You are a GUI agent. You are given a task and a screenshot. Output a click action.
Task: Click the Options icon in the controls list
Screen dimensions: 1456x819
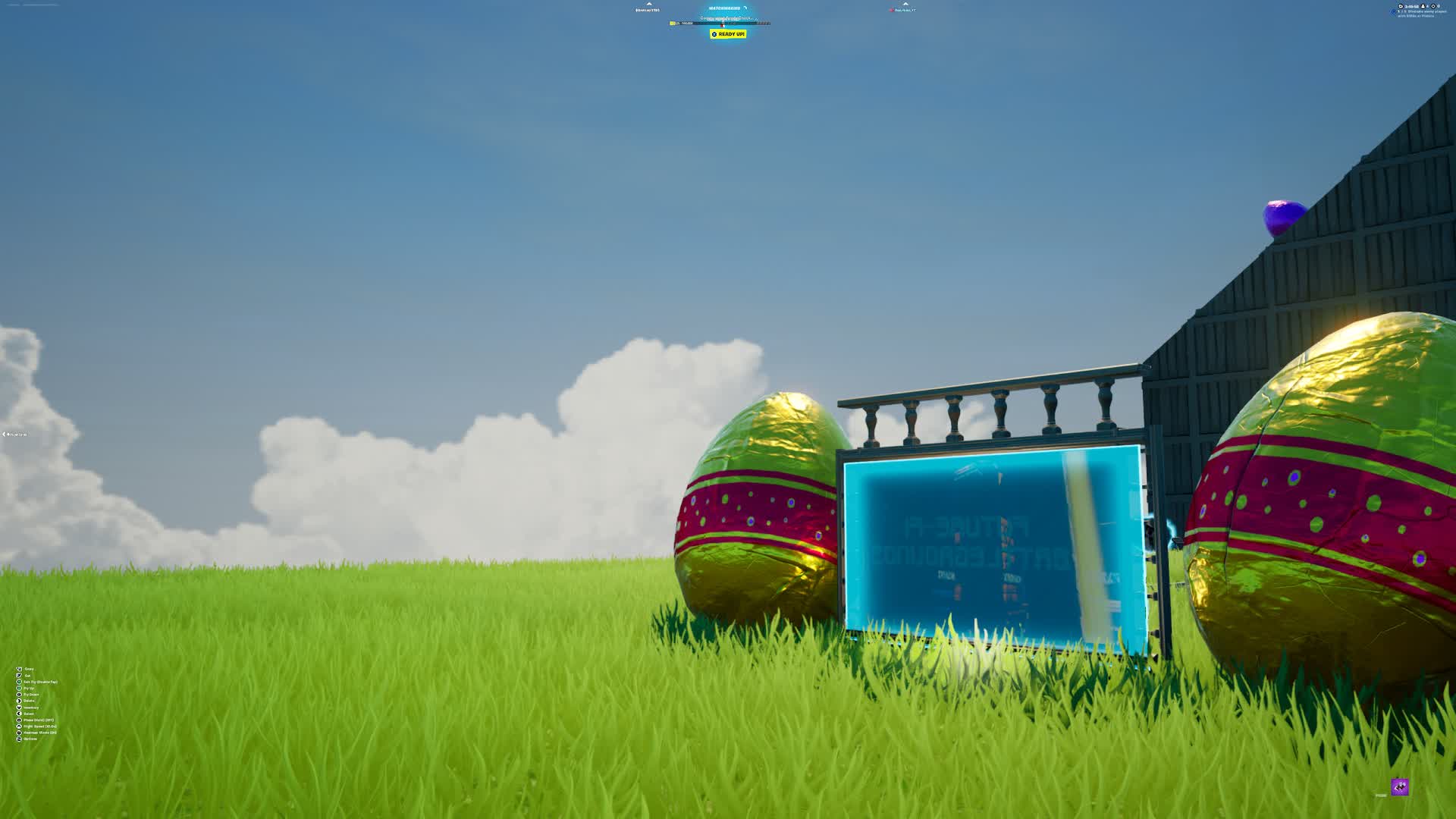[19, 739]
